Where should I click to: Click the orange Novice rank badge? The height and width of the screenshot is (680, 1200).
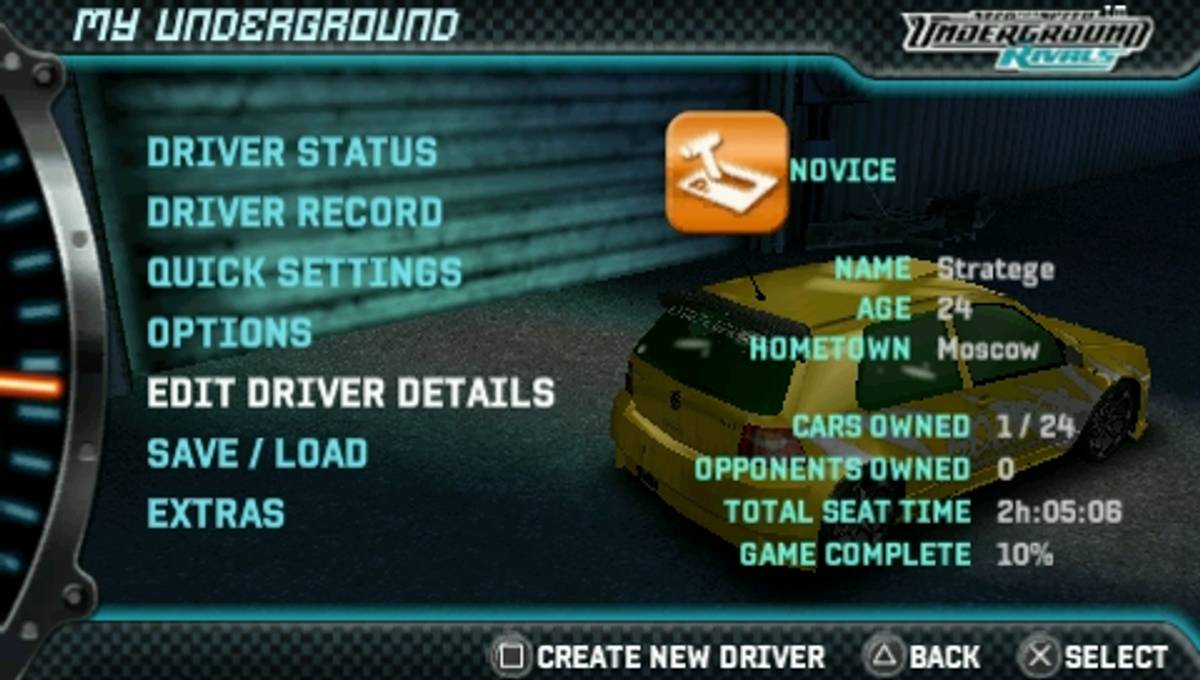click(727, 172)
